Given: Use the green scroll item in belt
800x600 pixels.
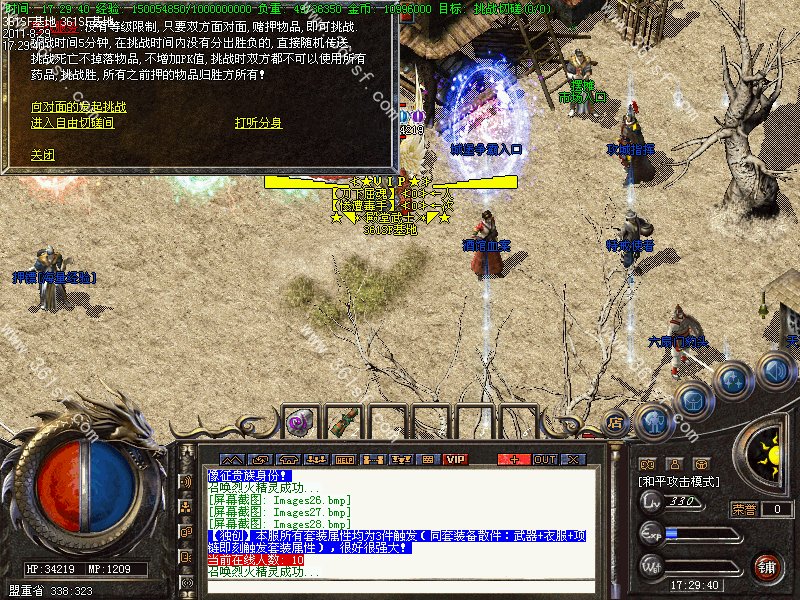Looking at the screenshot, I should coord(343,422).
